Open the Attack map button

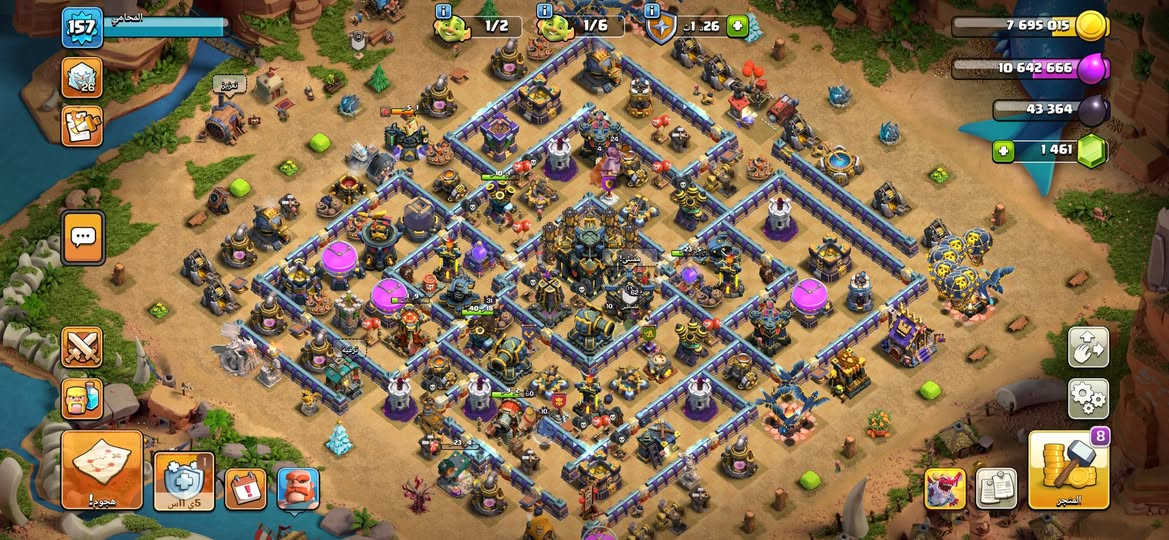point(102,469)
